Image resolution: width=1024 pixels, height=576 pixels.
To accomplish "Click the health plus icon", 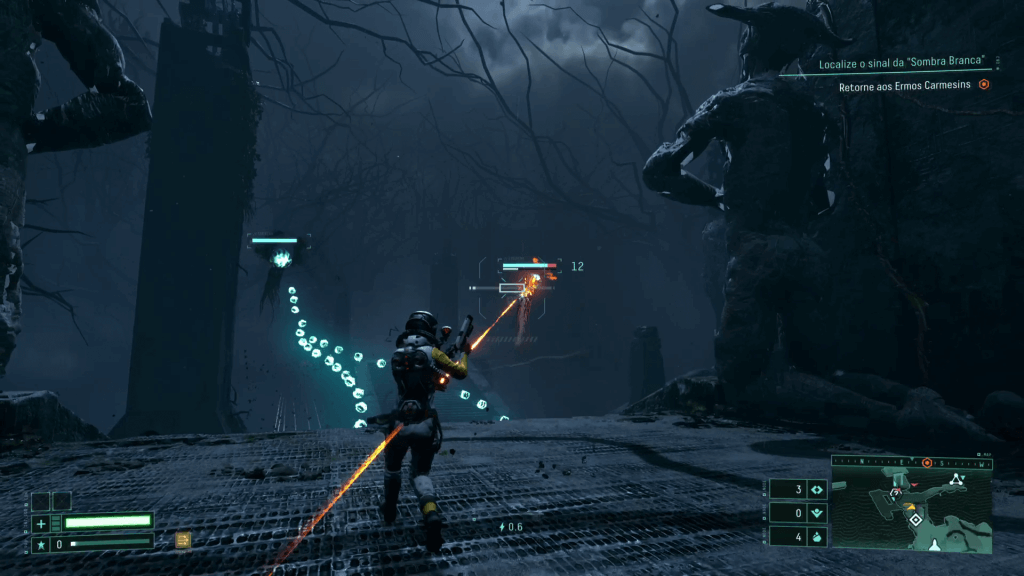I will pyautogui.click(x=41, y=522).
